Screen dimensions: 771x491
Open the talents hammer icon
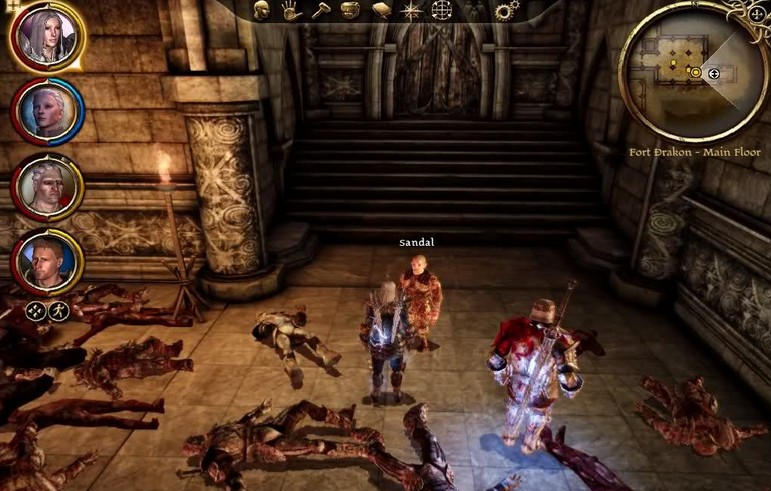point(320,11)
